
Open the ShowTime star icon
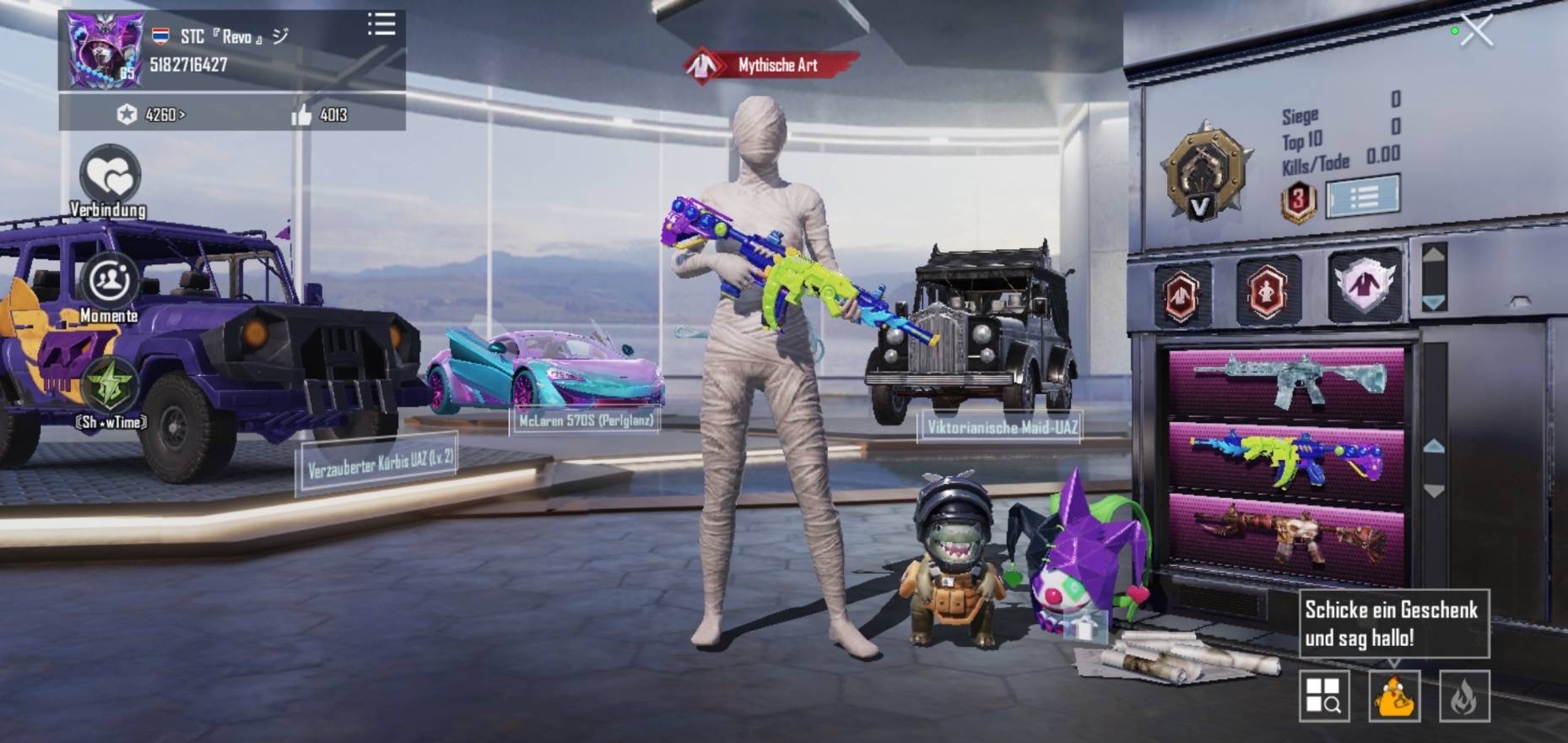click(110, 388)
